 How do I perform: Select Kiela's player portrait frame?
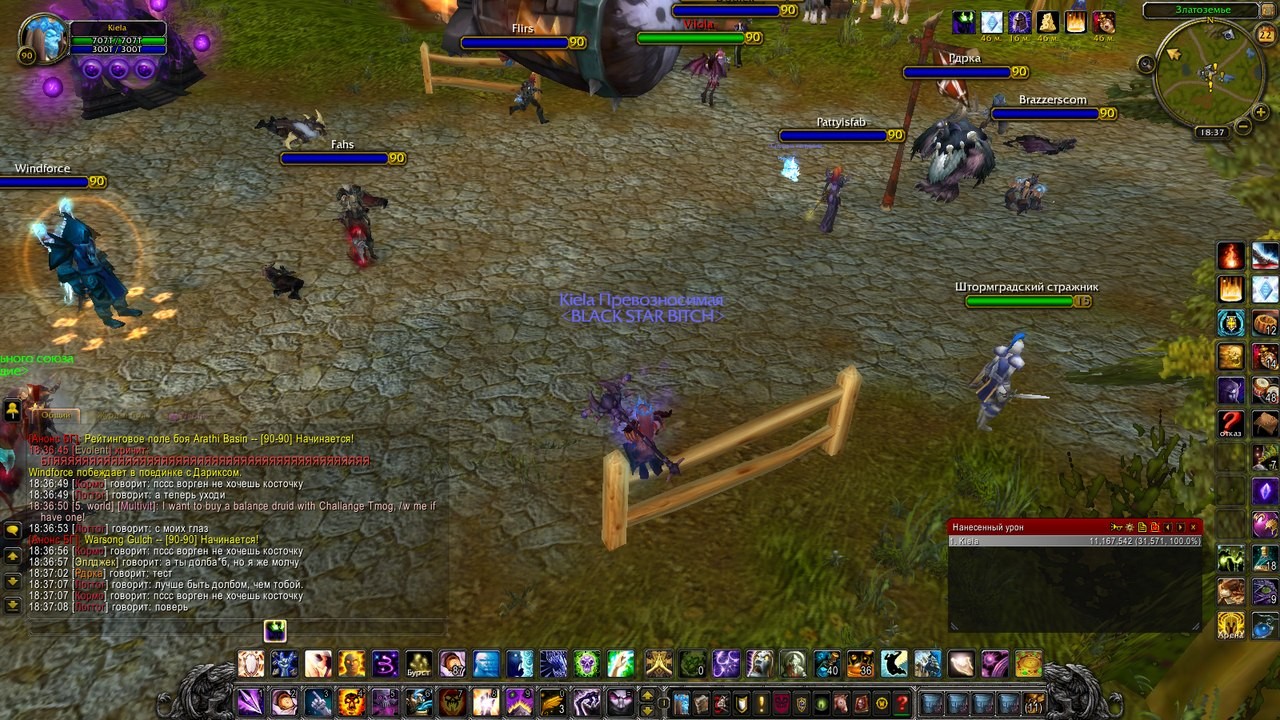point(43,37)
